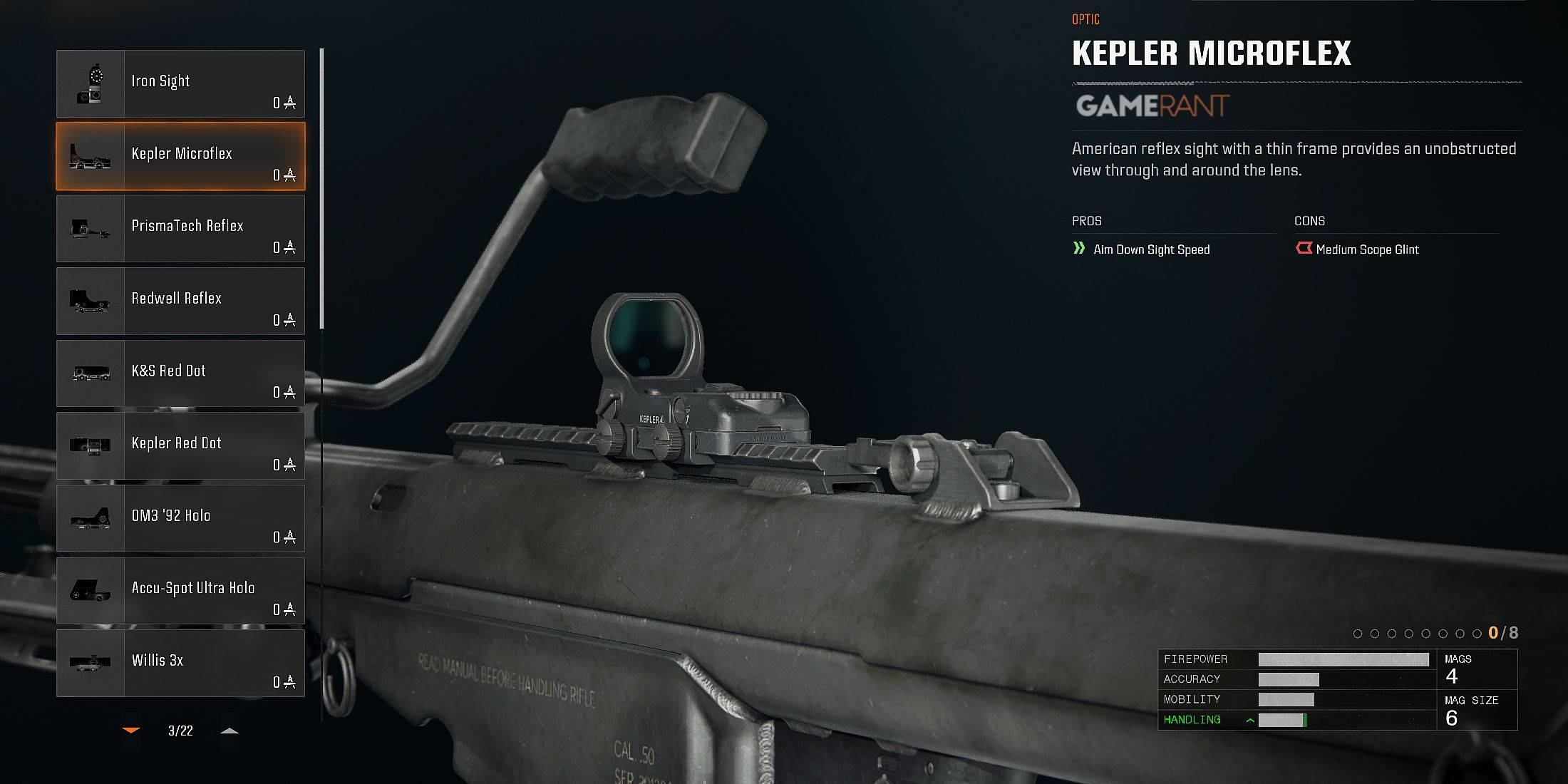Select the K&S Red Dot icon
1568x784 pixels.
coord(91,374)
